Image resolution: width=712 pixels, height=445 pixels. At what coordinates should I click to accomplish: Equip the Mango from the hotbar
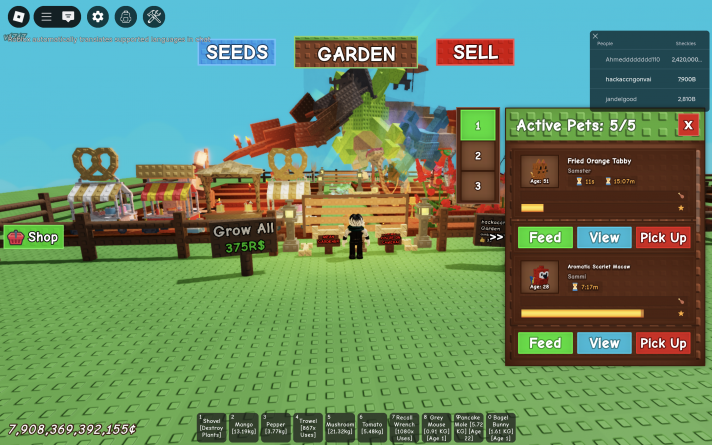(244, 427)
